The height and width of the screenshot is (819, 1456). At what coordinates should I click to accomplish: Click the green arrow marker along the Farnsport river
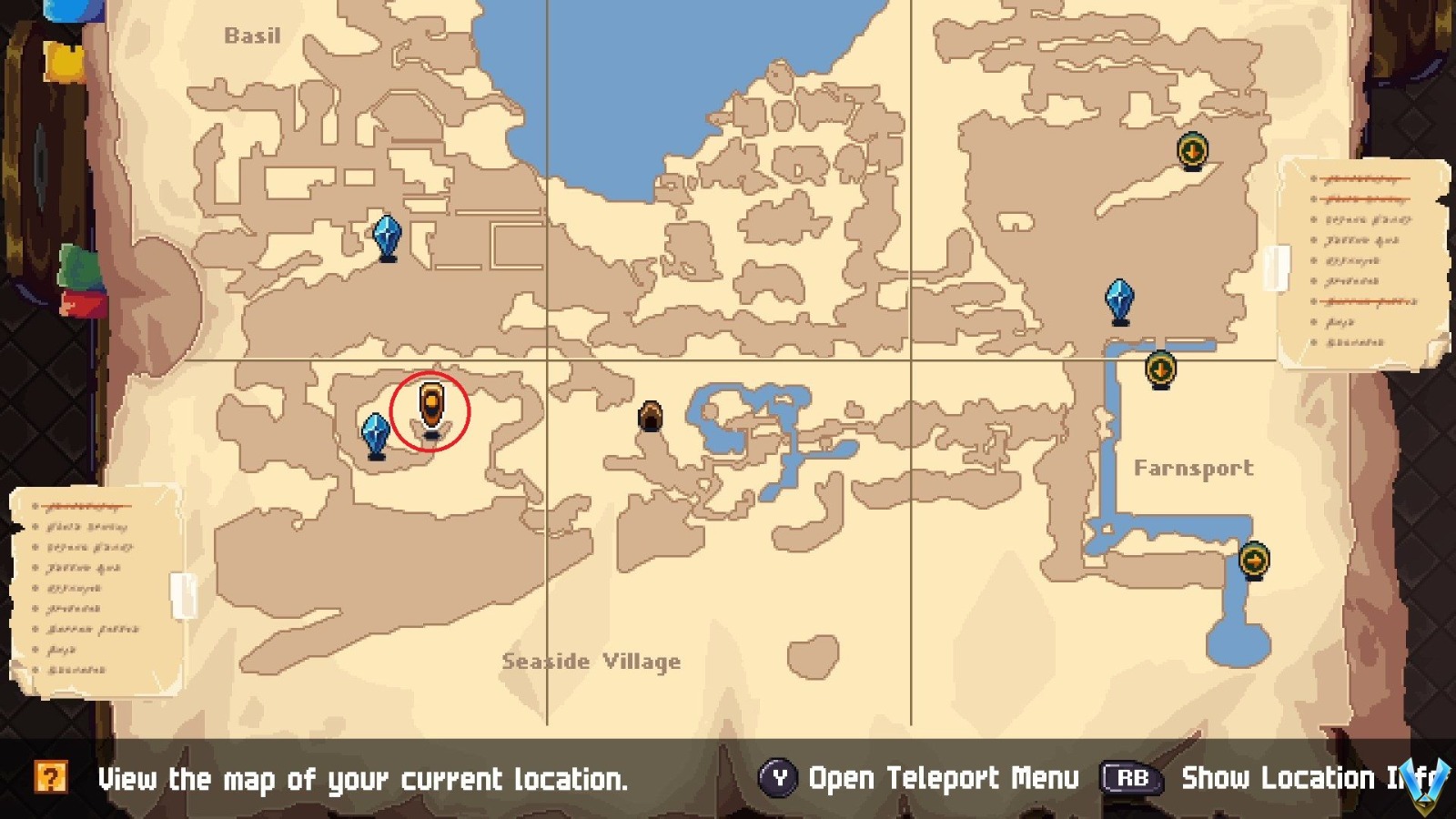(1160, 369)
